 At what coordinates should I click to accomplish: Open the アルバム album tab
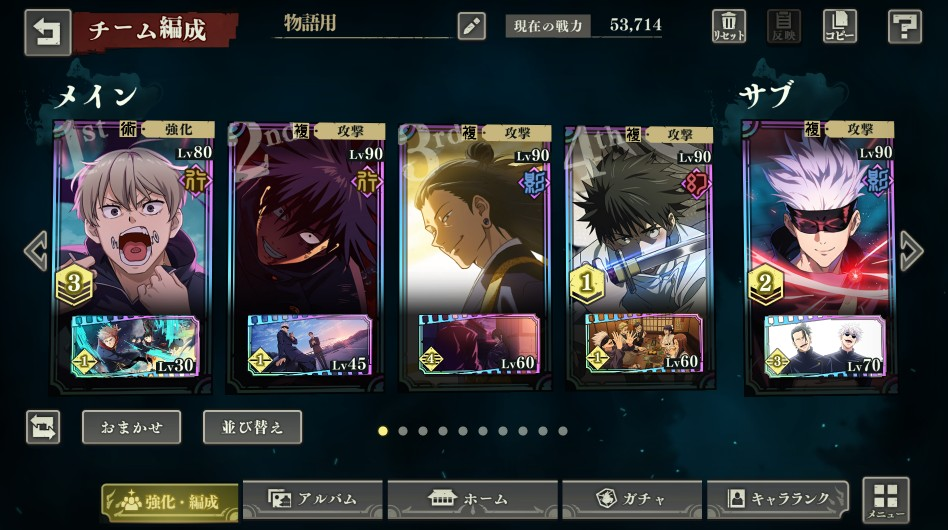(x=312, y=498)
